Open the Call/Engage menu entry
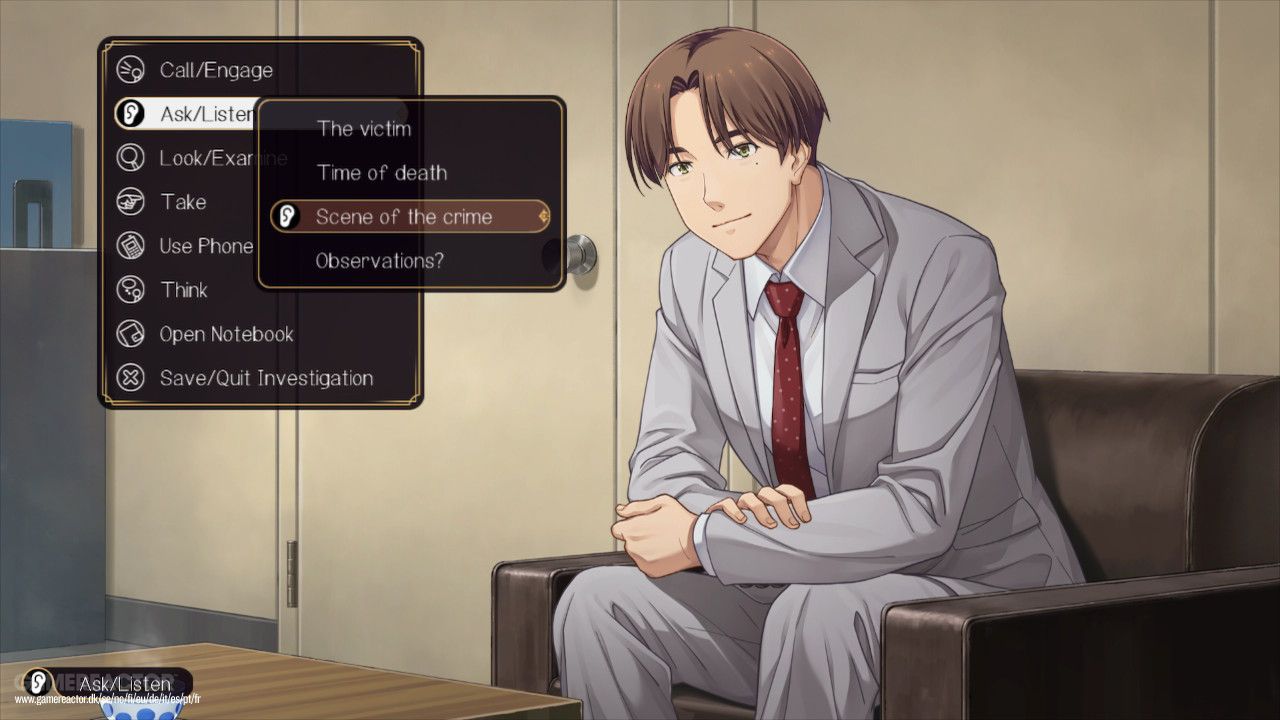Image resolution: width=1280 pixels, height=720 pixels. [x=216, y=70]
